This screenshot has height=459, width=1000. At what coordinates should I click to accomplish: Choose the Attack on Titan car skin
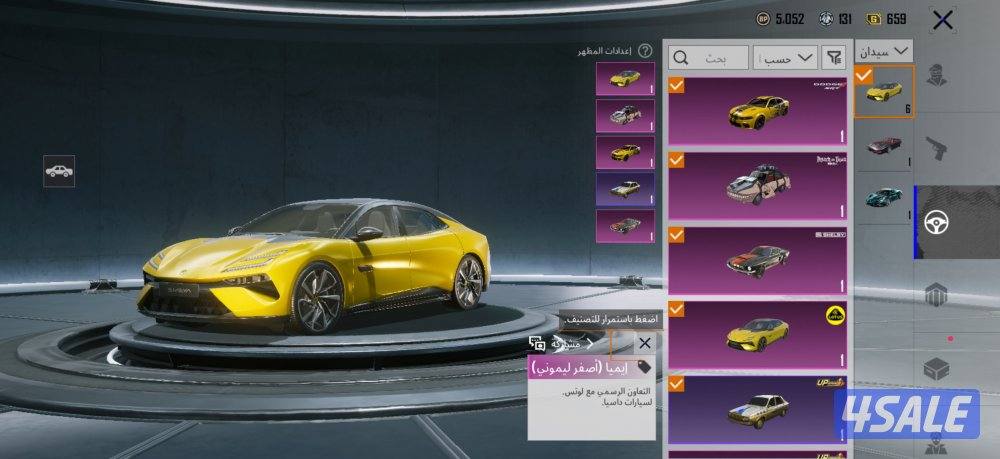[758, 185]
